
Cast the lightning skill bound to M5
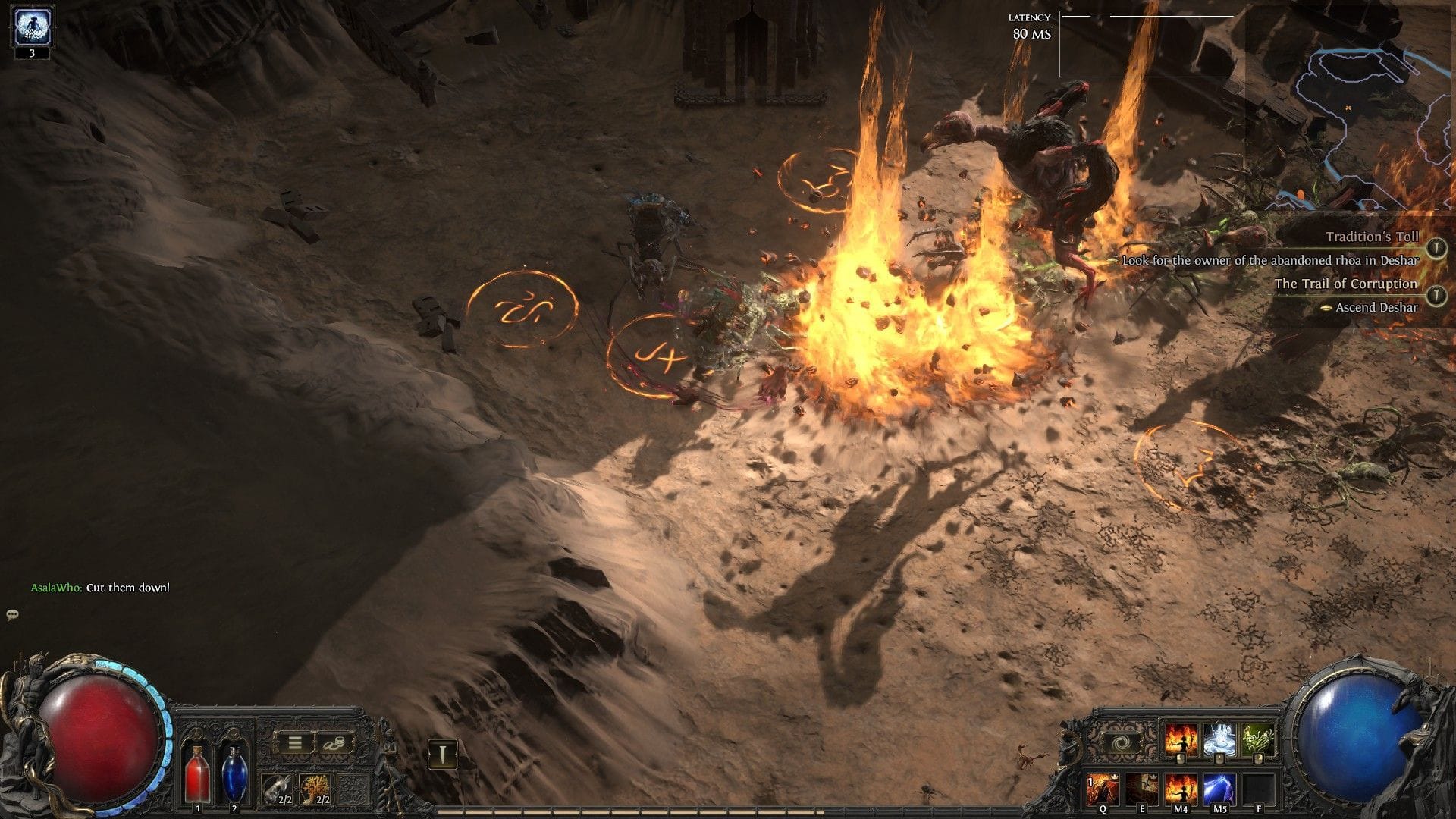pos(1219,789)
